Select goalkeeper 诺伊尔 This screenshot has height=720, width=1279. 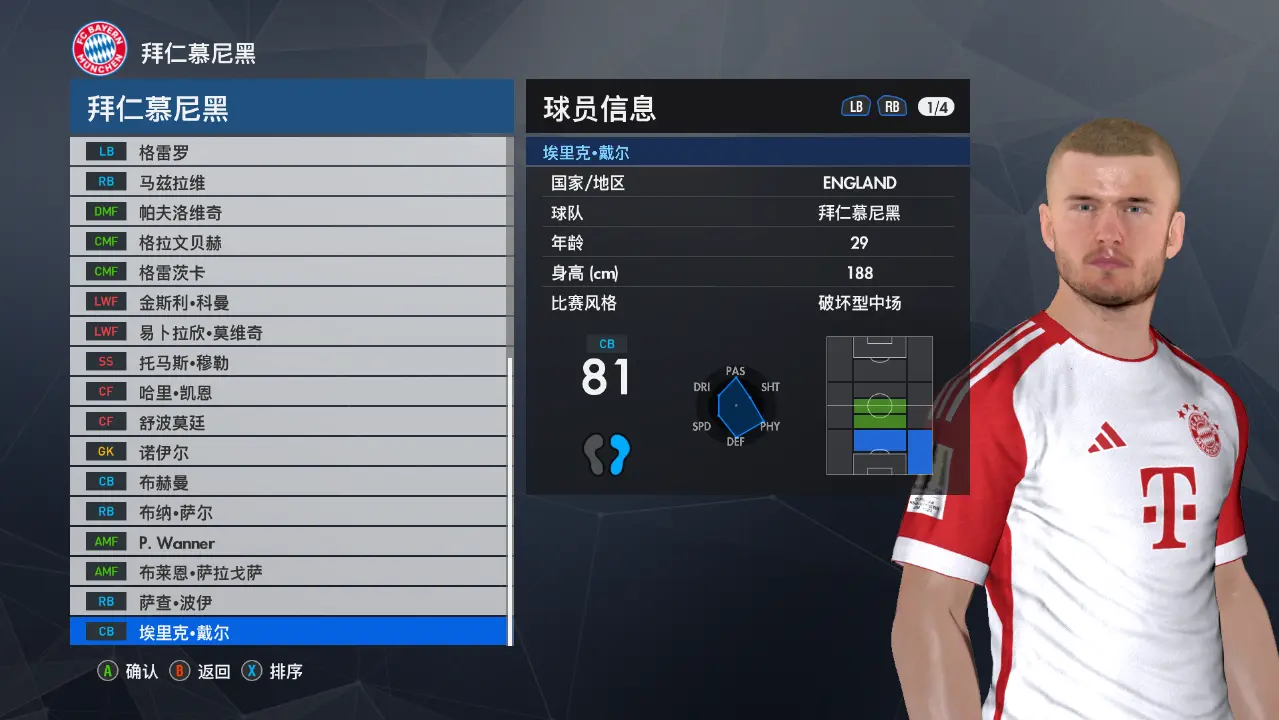288,452
